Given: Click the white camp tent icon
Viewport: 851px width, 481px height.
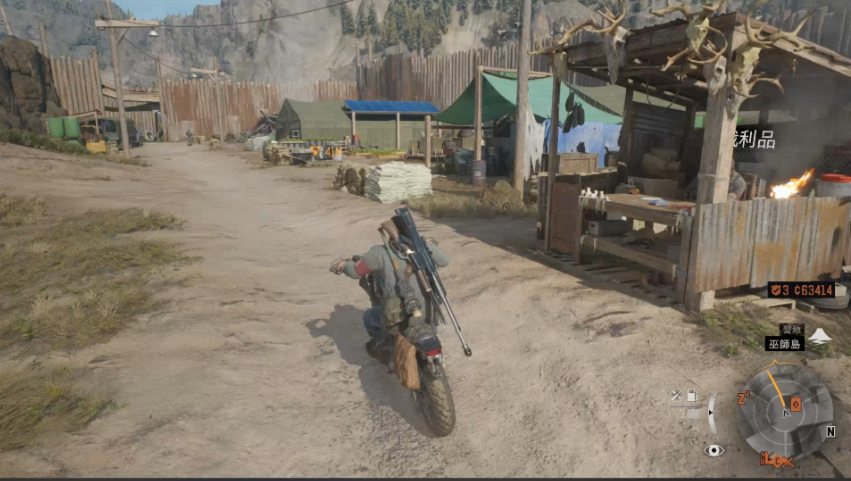Looking at the screenshot, I should [819, 336].
